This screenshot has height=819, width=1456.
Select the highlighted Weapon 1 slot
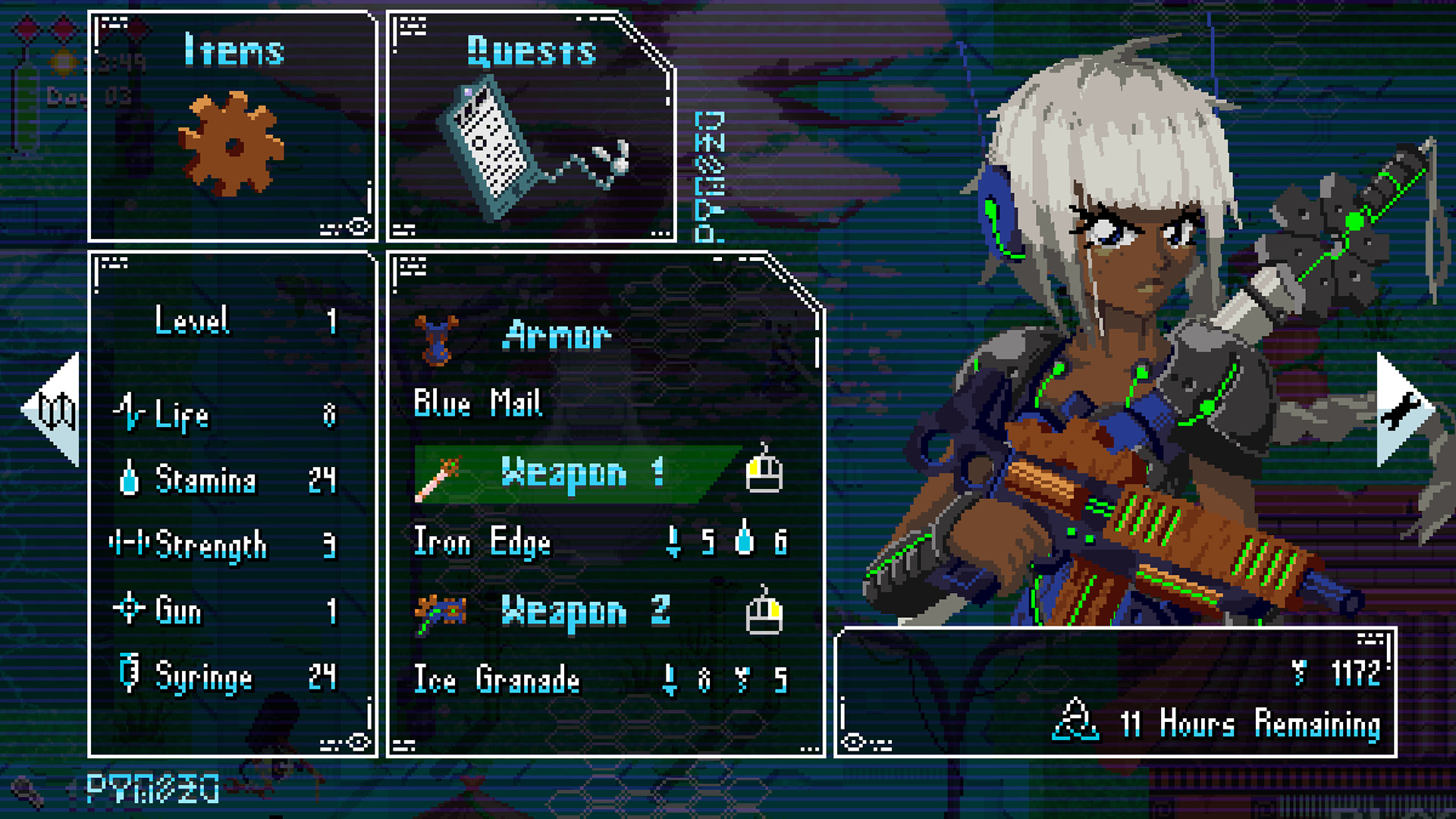[580, 472]
